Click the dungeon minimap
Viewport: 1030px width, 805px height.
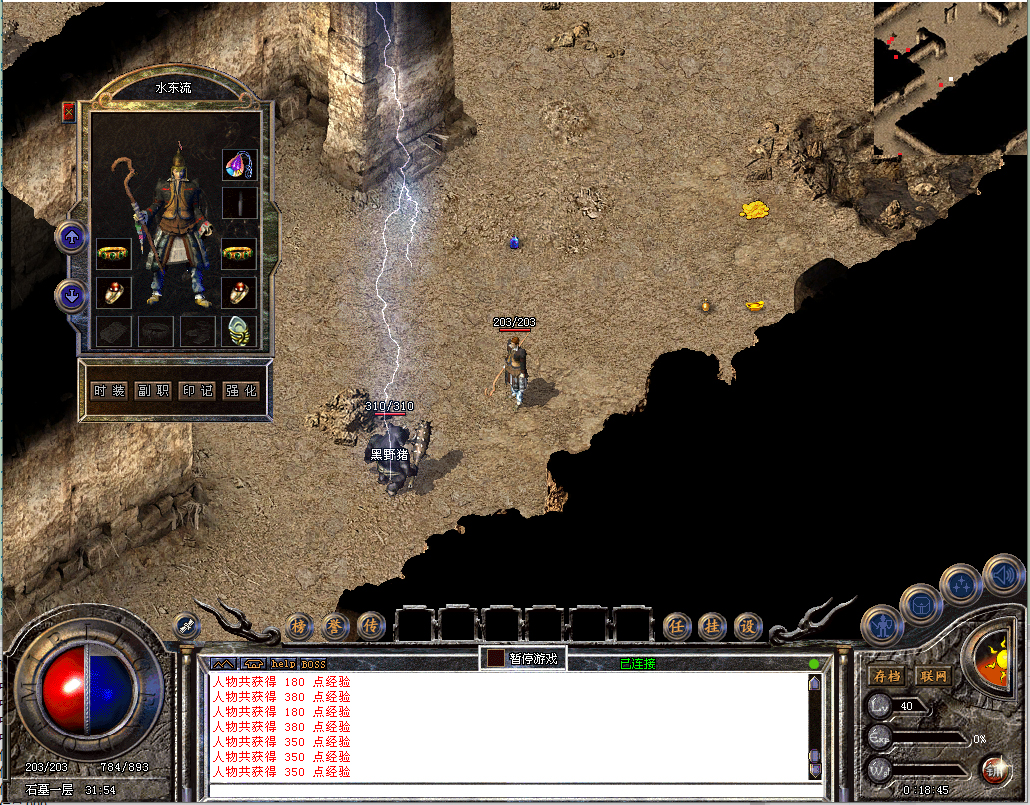click(x=950, y=78)
